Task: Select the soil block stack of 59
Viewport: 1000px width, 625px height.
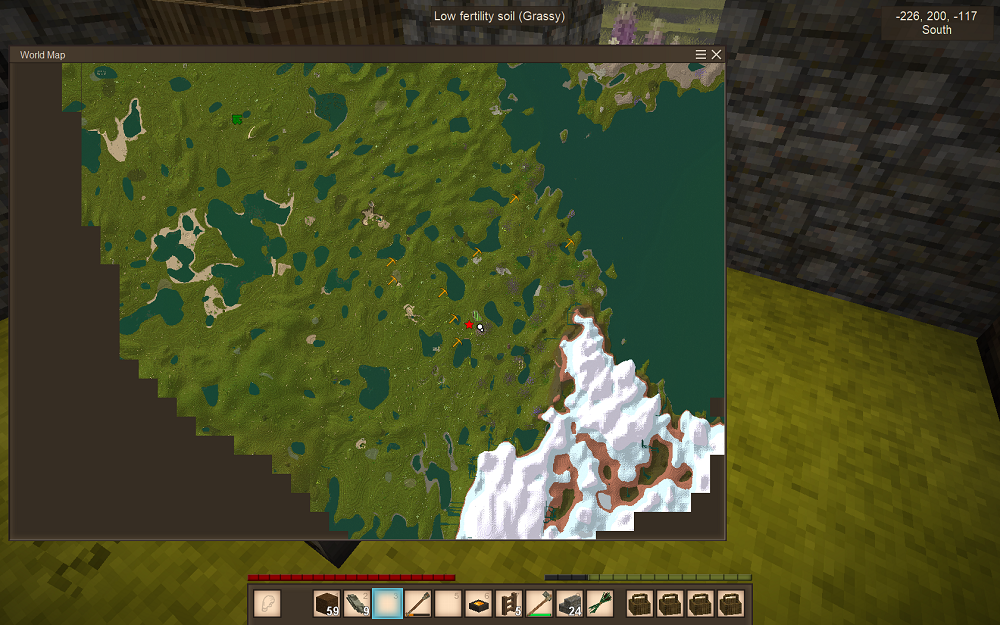Action: coord(327,604)
